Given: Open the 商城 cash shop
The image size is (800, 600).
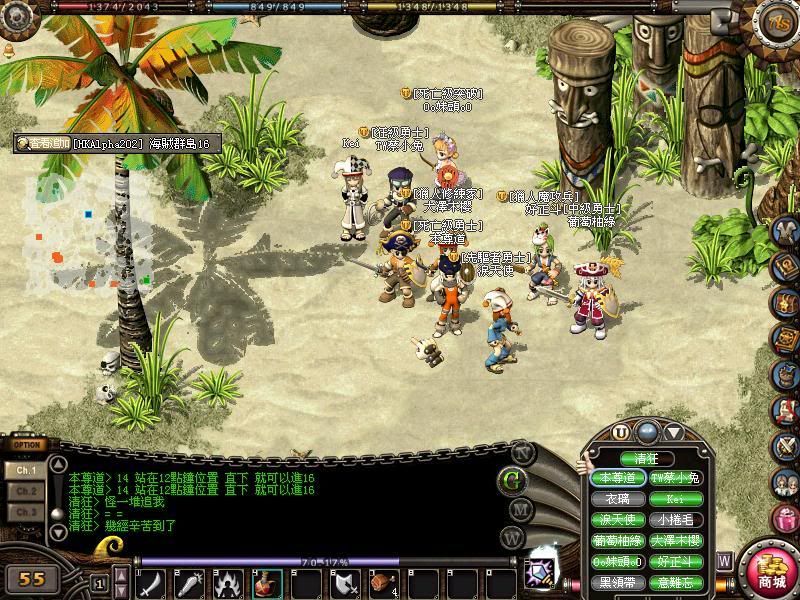Looking at the screenshot, I should [x=772, y=573].
